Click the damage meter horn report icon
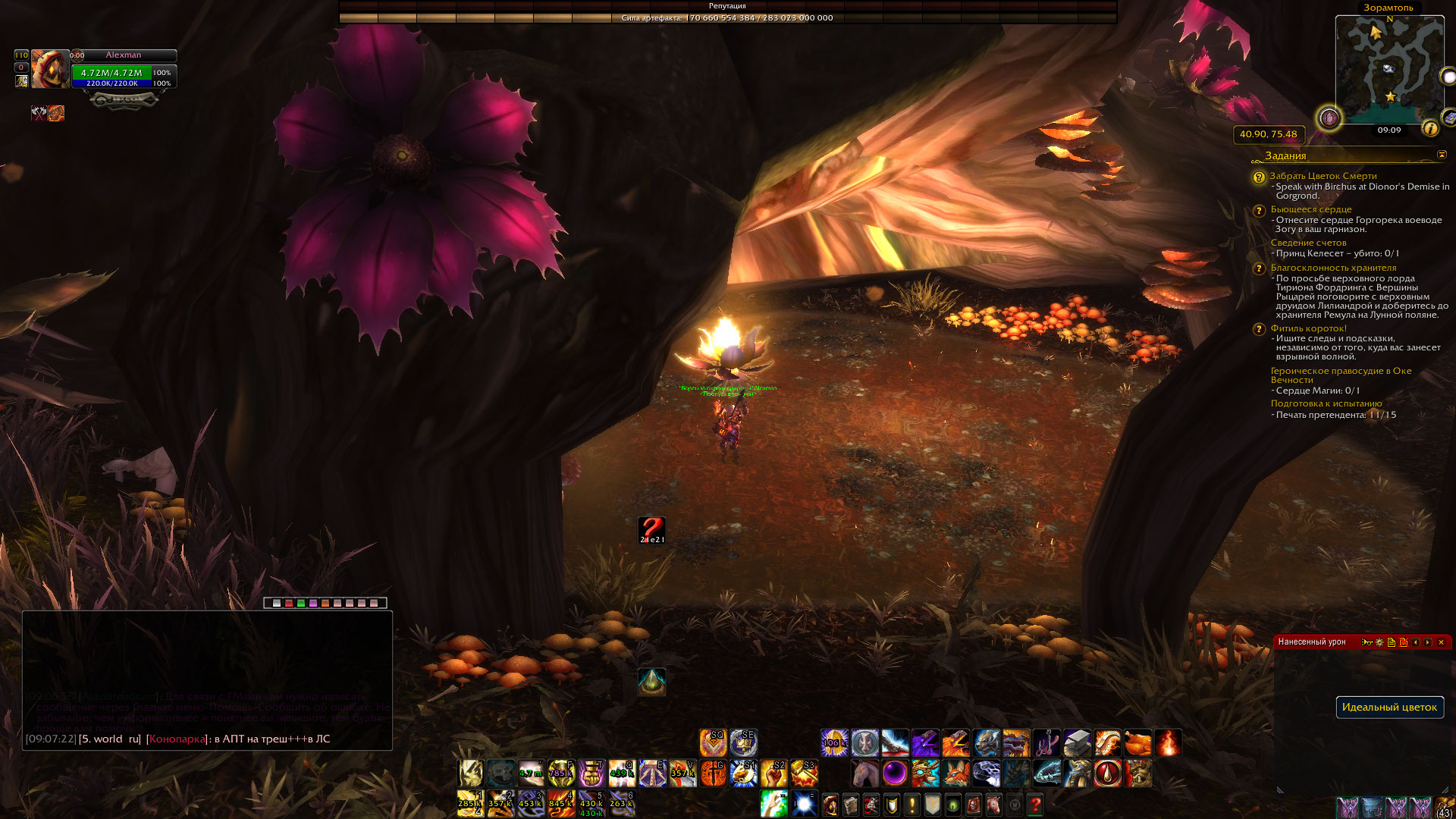Image resolution: width=1456 pixels, height=819 pixels. (x=1367, y=642)
